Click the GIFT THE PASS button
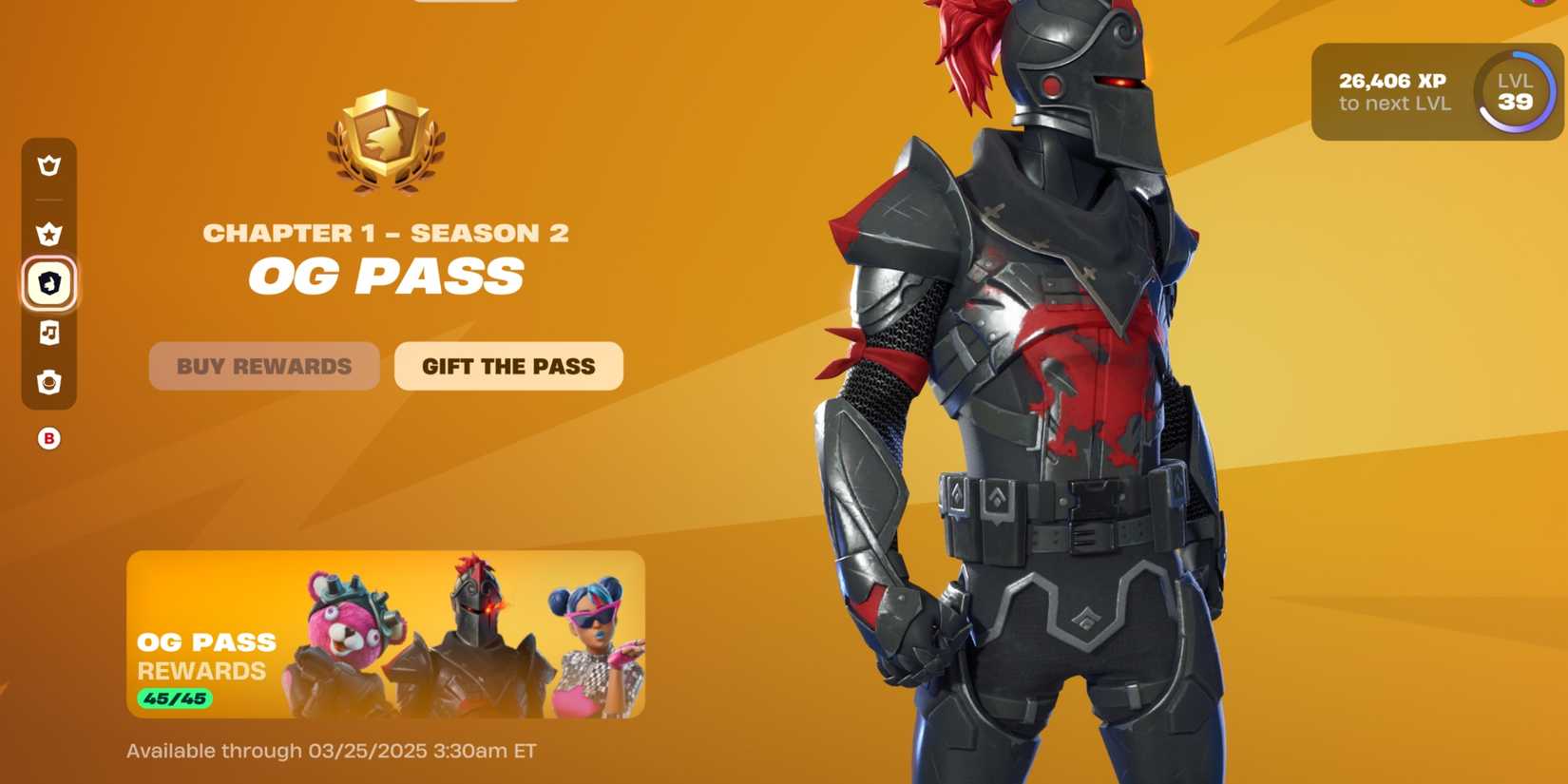 tap(508, 366)
